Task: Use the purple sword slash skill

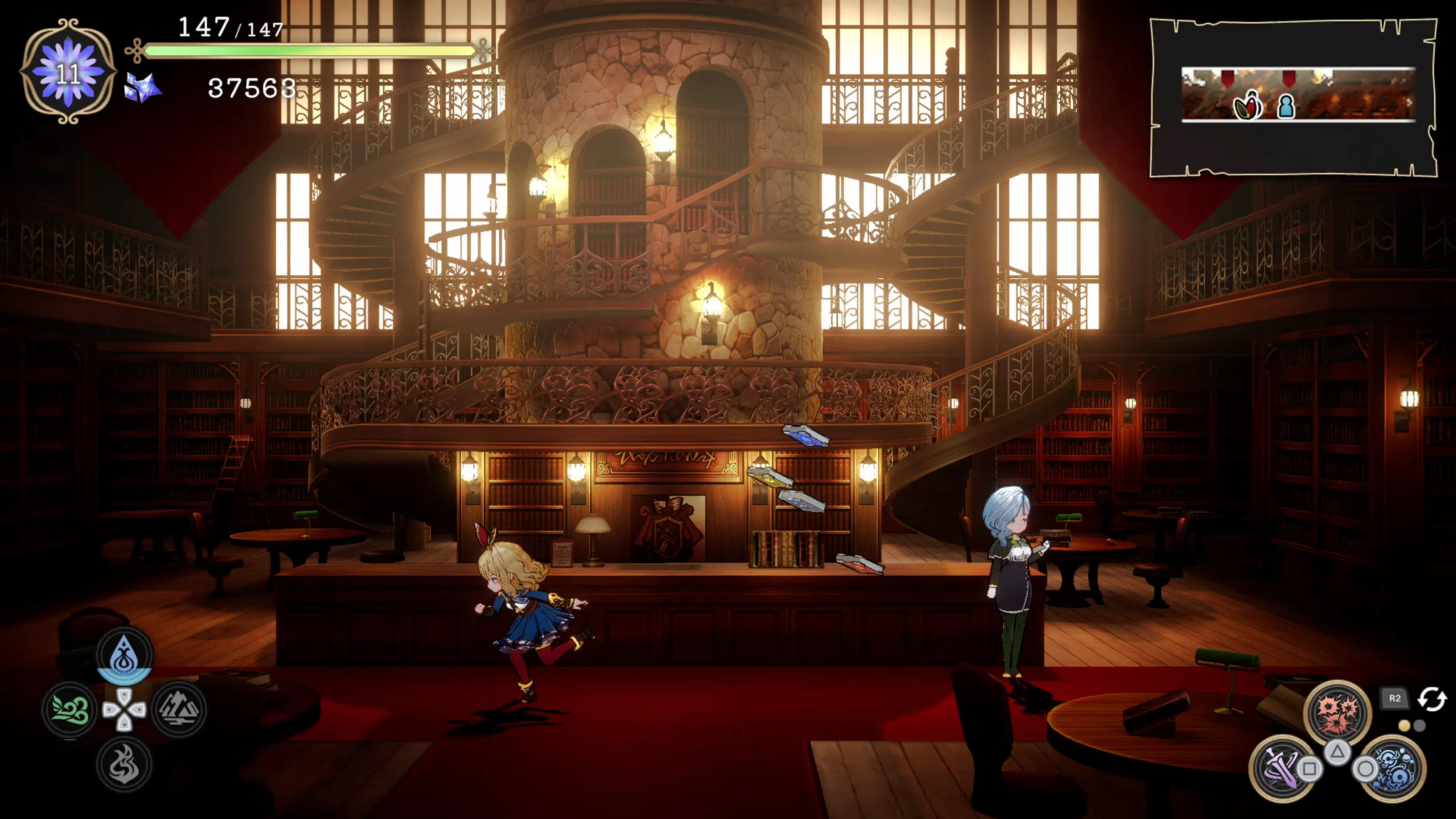Action: pos(1281,768)
